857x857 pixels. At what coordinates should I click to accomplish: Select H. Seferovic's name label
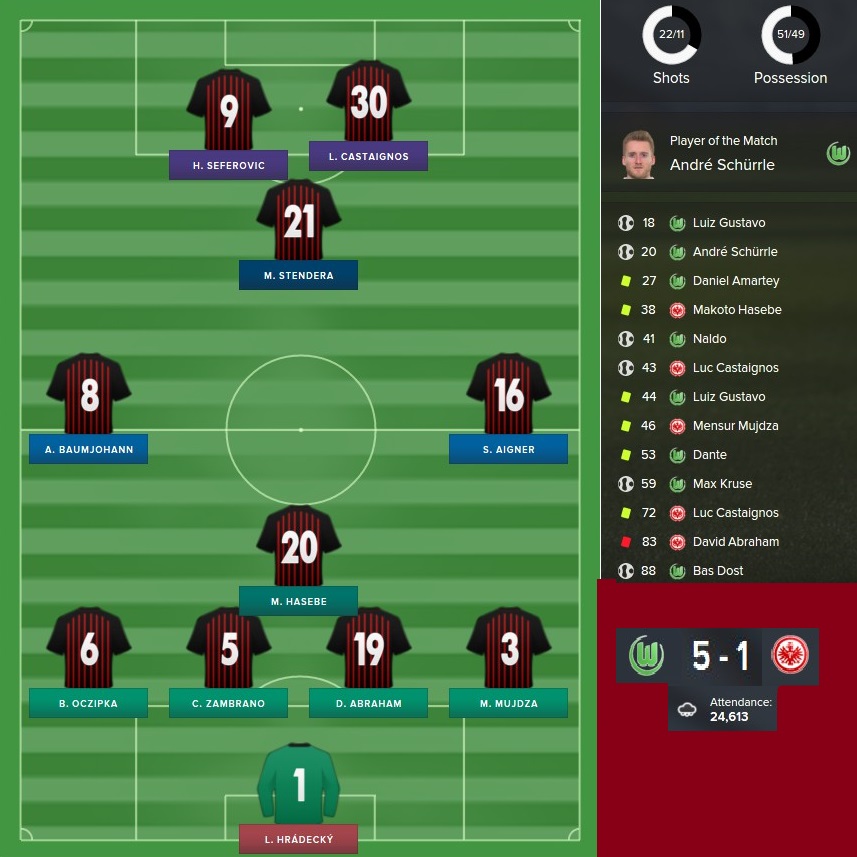tap(228, 165)
